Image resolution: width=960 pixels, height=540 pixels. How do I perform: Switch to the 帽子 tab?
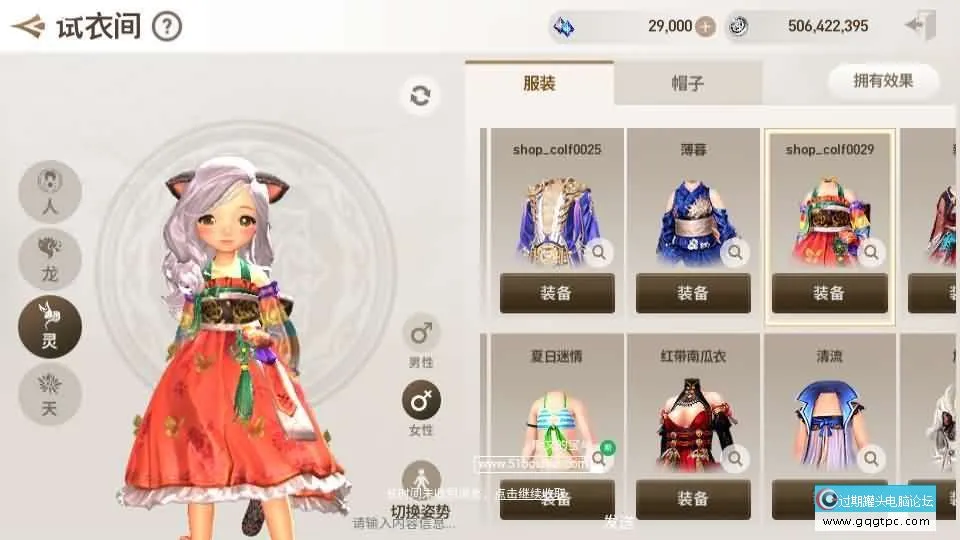(688, 83)
